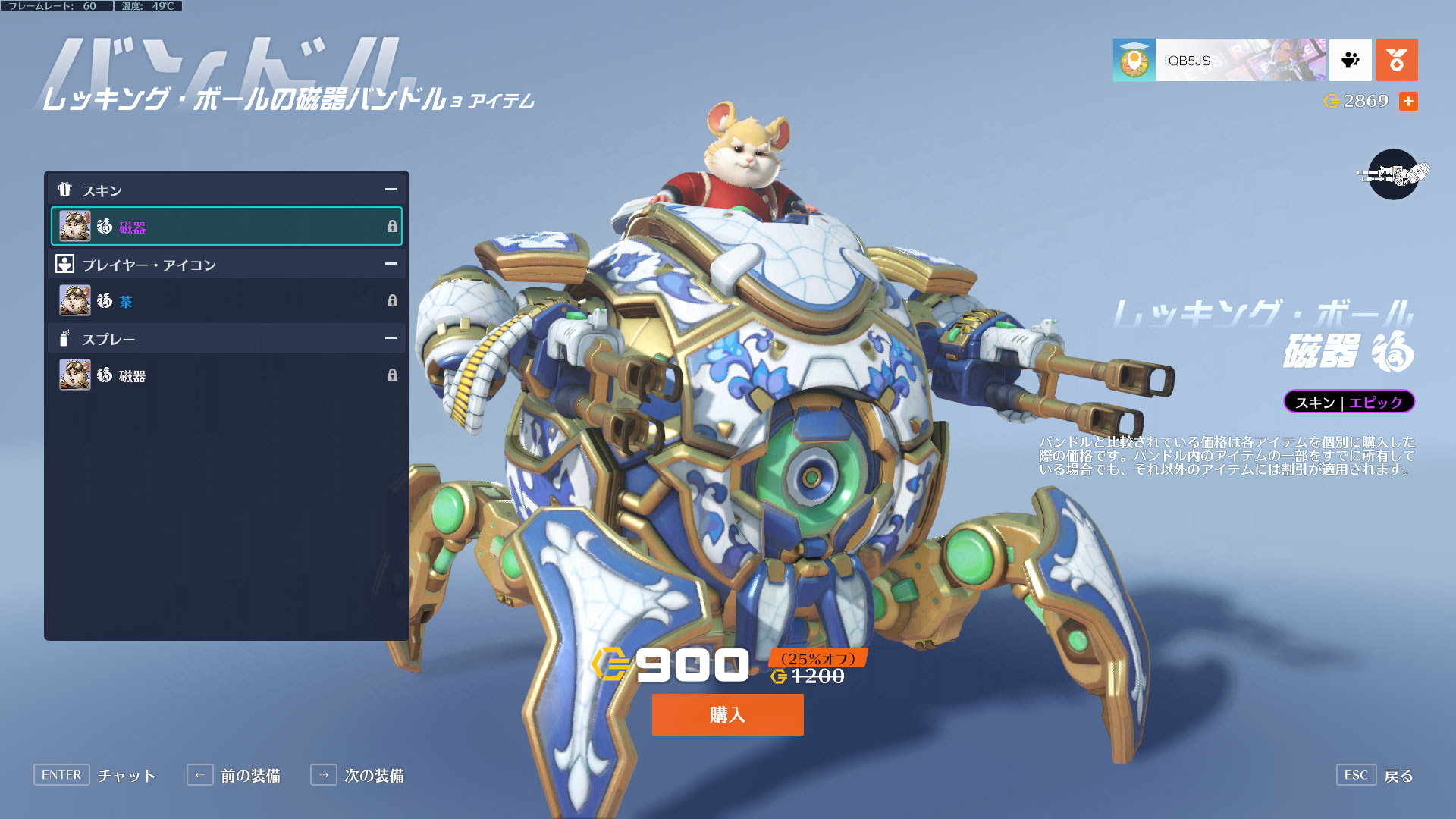This screenshot has height=819, width=1456.
Task: Click the circular weapon preview icon
Action: pyautogui.click(x=1393, y=174)
